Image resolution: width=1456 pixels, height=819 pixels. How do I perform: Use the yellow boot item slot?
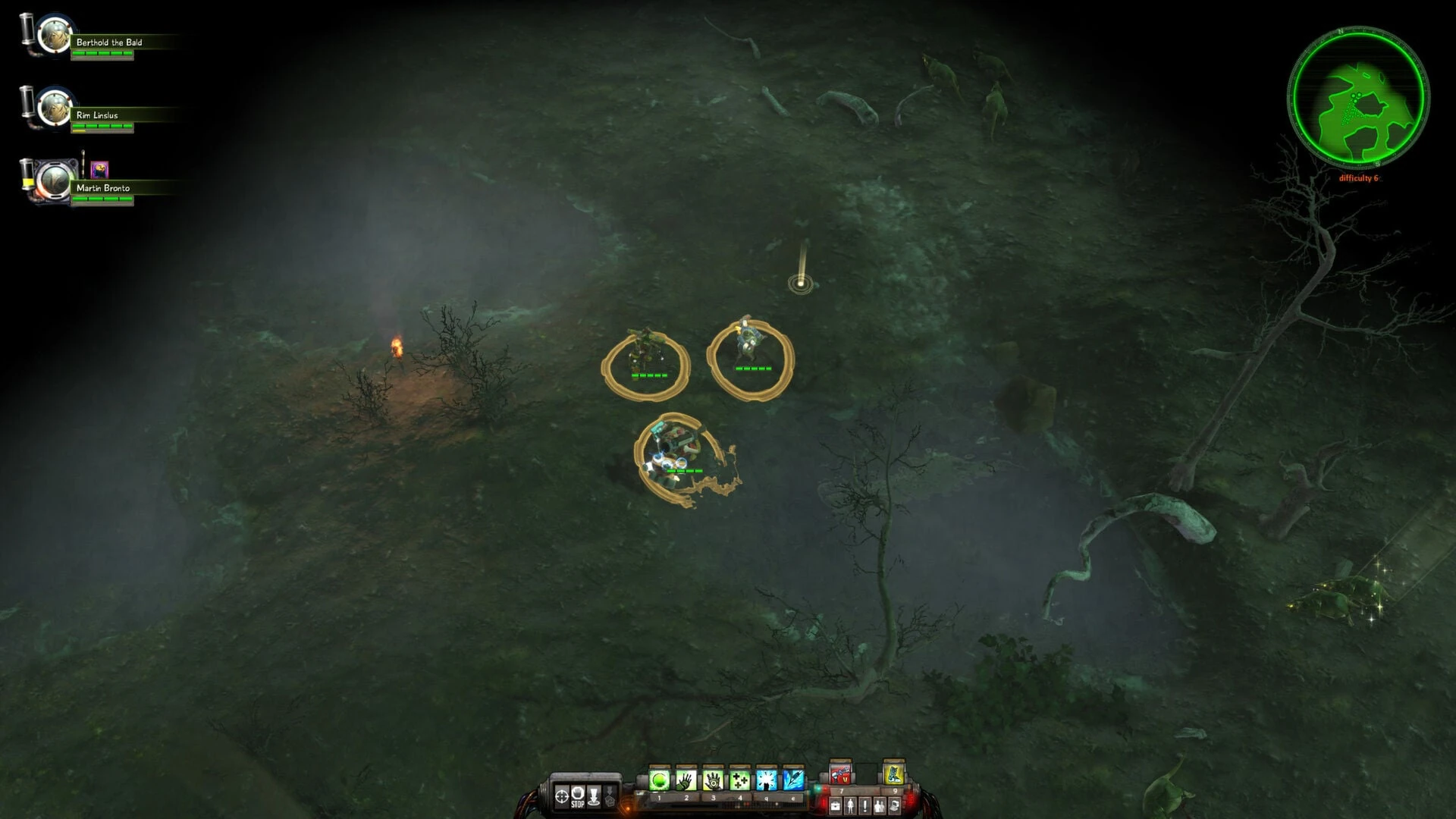[893, 775]
